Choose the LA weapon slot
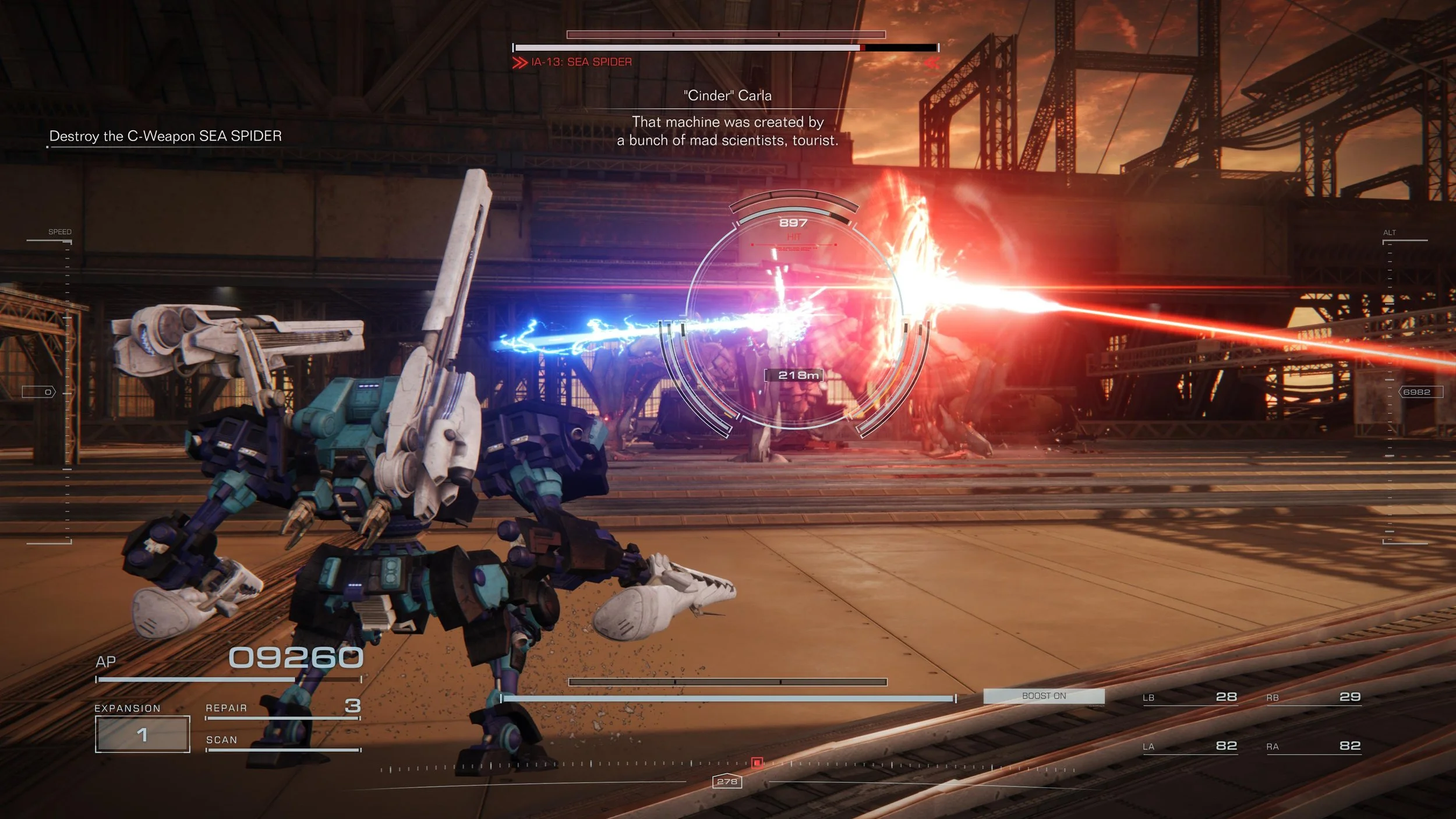This screenshot has width=1456, height=819. click(1189, 746)
